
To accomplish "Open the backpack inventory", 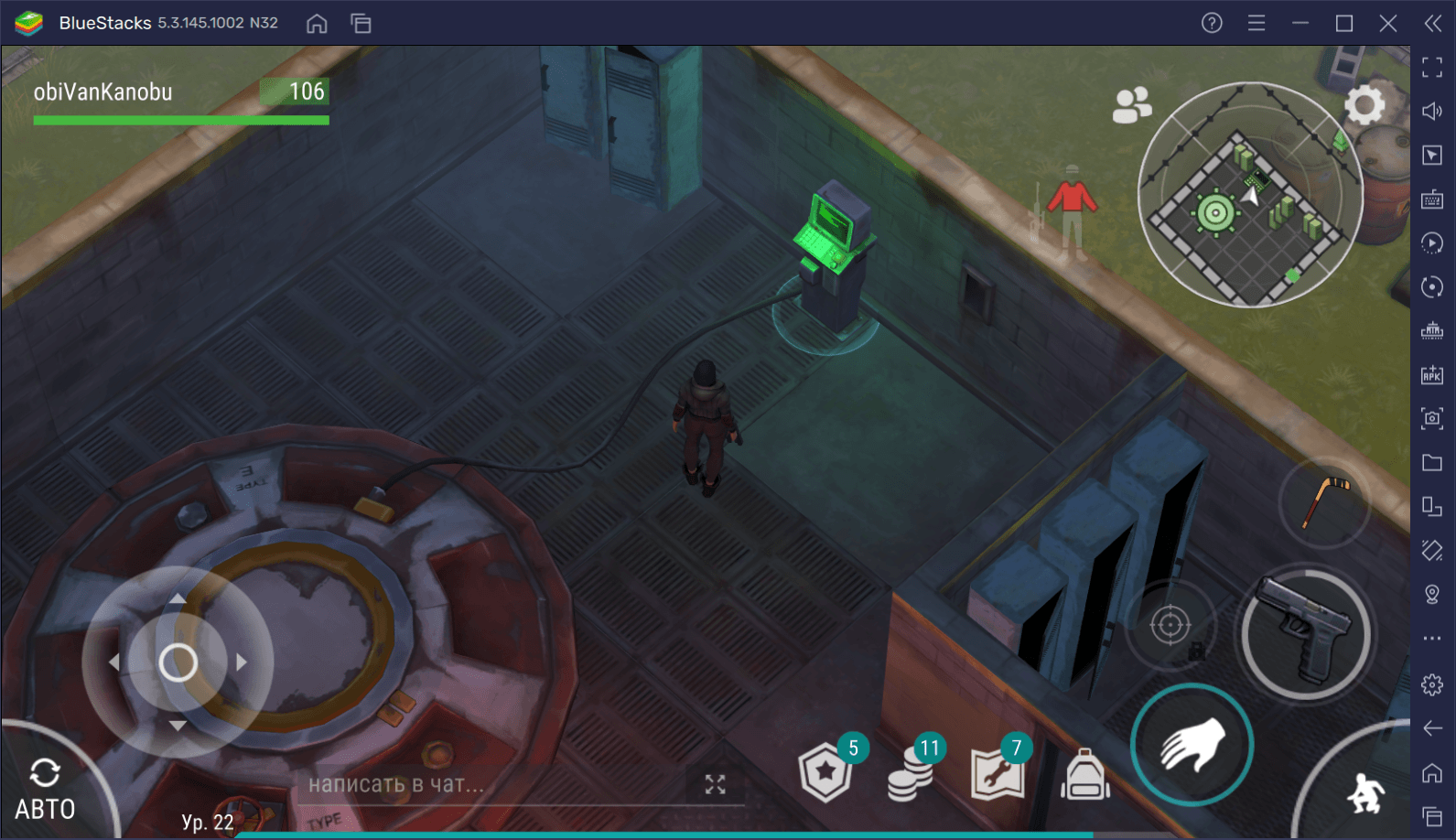I will [1084, 775].
